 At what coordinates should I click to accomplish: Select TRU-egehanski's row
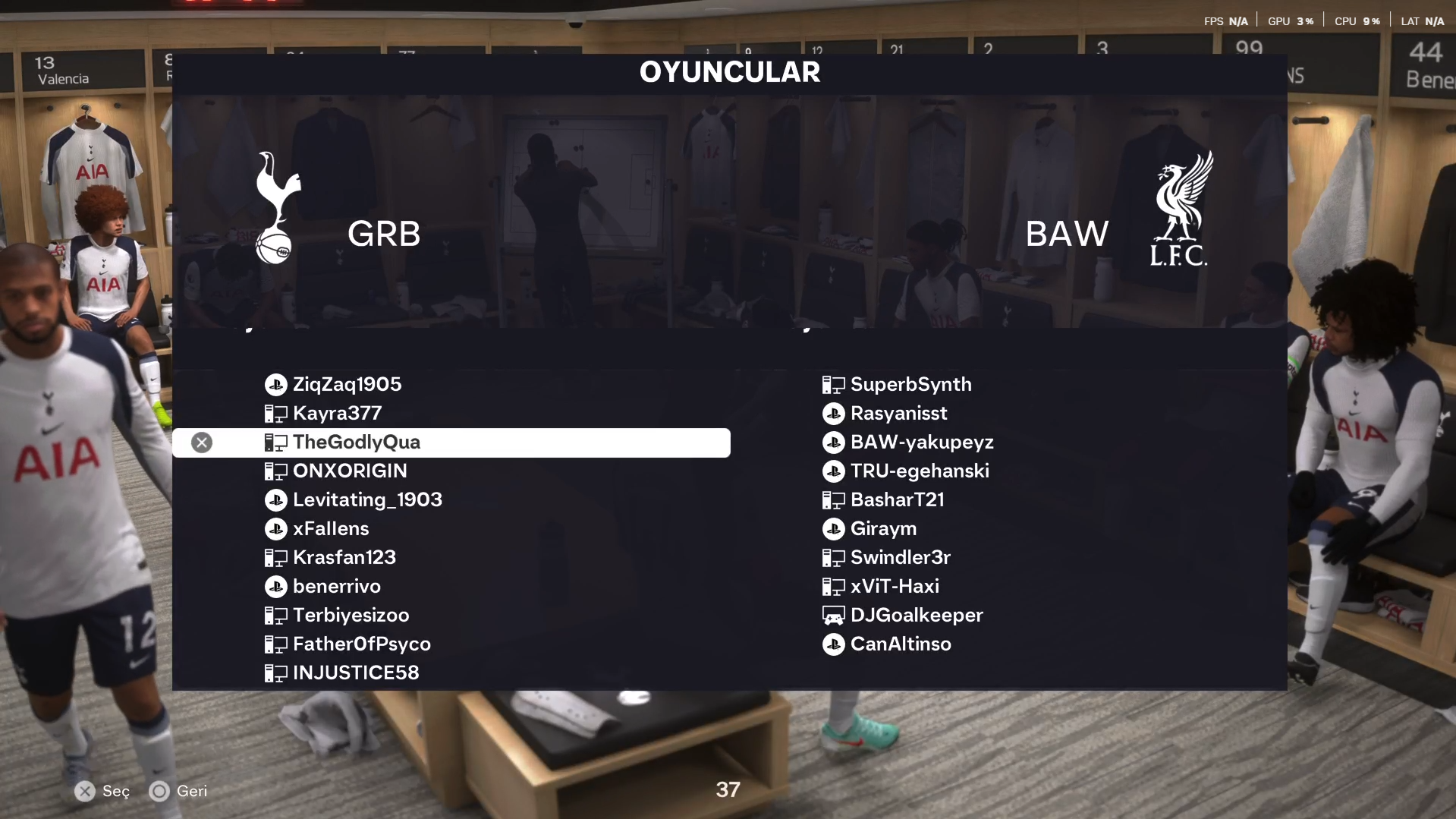pyautogui.click(x=920, y=471)
